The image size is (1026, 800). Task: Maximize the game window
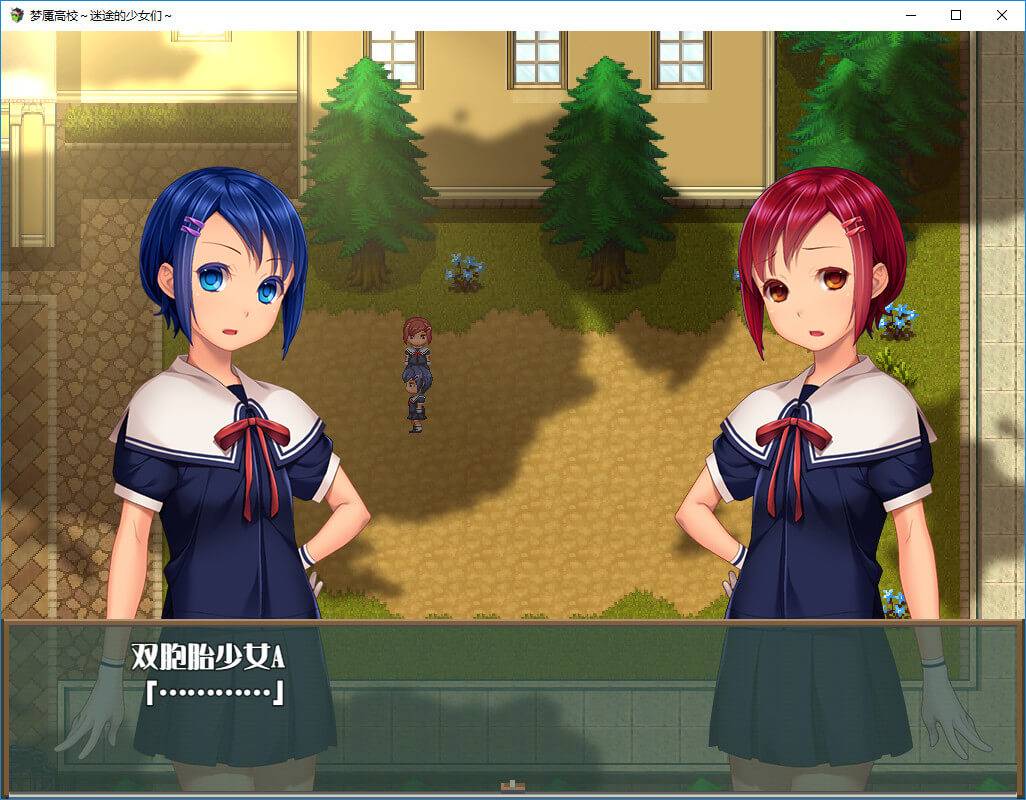click(956, 15)
